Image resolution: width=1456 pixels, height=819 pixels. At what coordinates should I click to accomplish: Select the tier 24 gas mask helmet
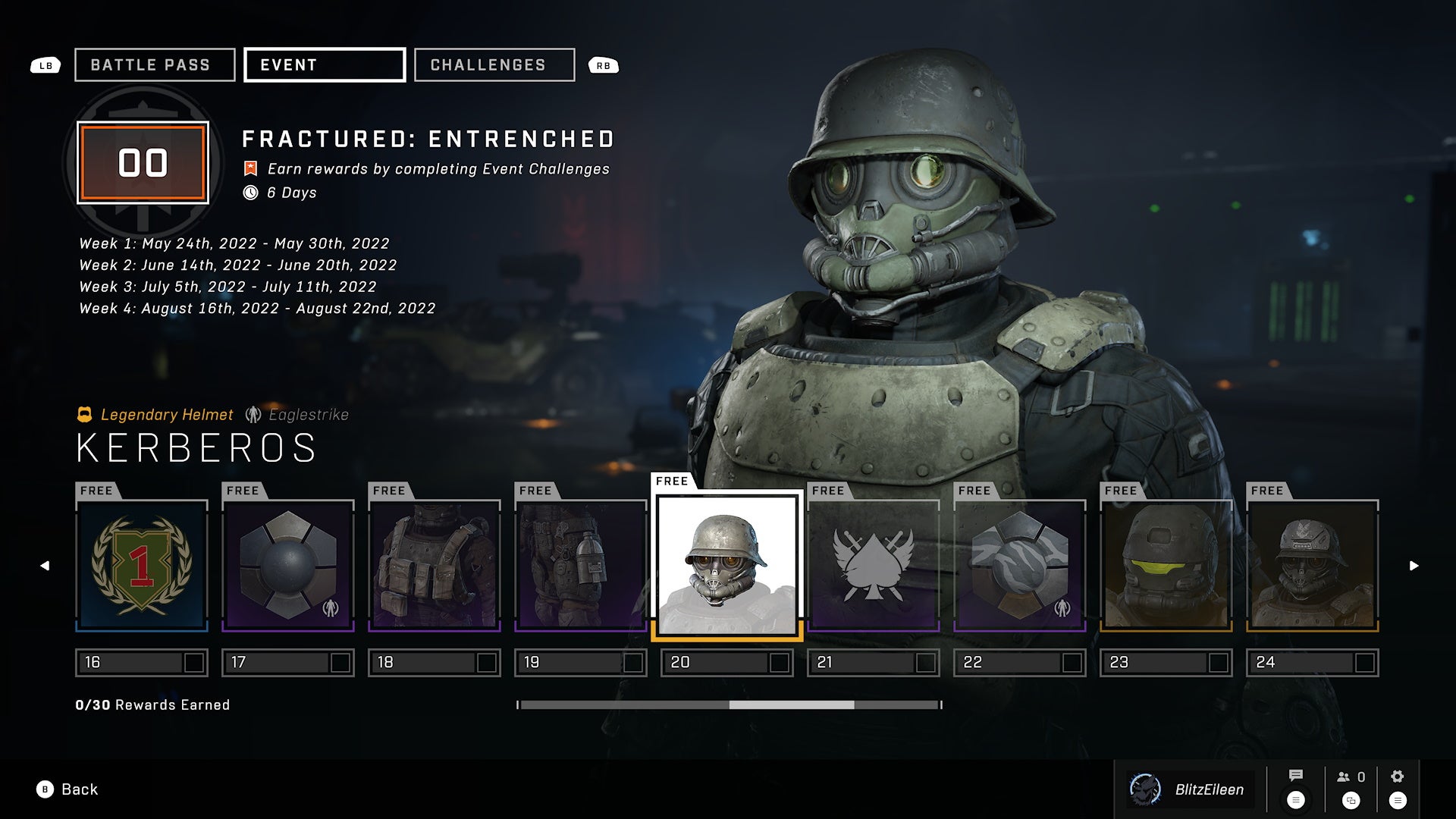tap(1313, 565)
